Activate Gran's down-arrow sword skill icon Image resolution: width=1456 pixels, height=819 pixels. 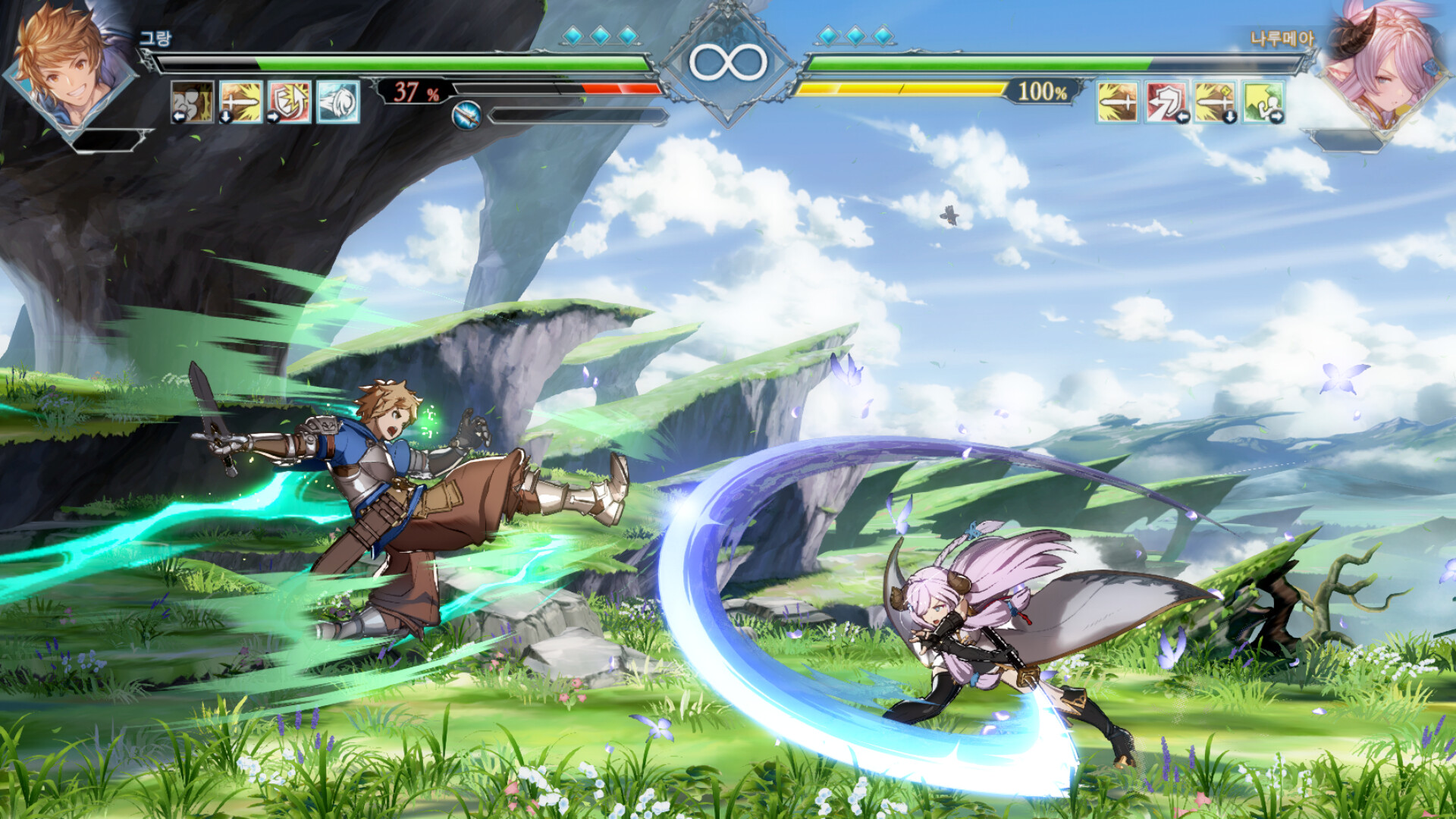241,102
